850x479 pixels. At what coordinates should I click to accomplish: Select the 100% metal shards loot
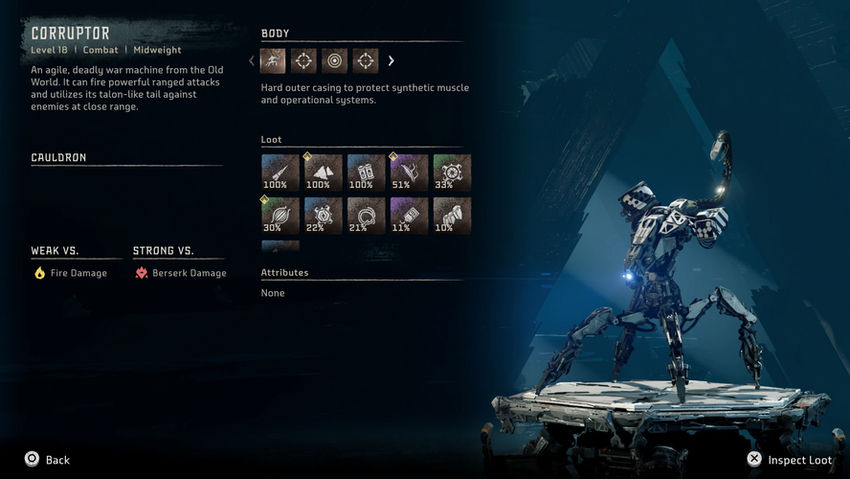coord(322,172)
